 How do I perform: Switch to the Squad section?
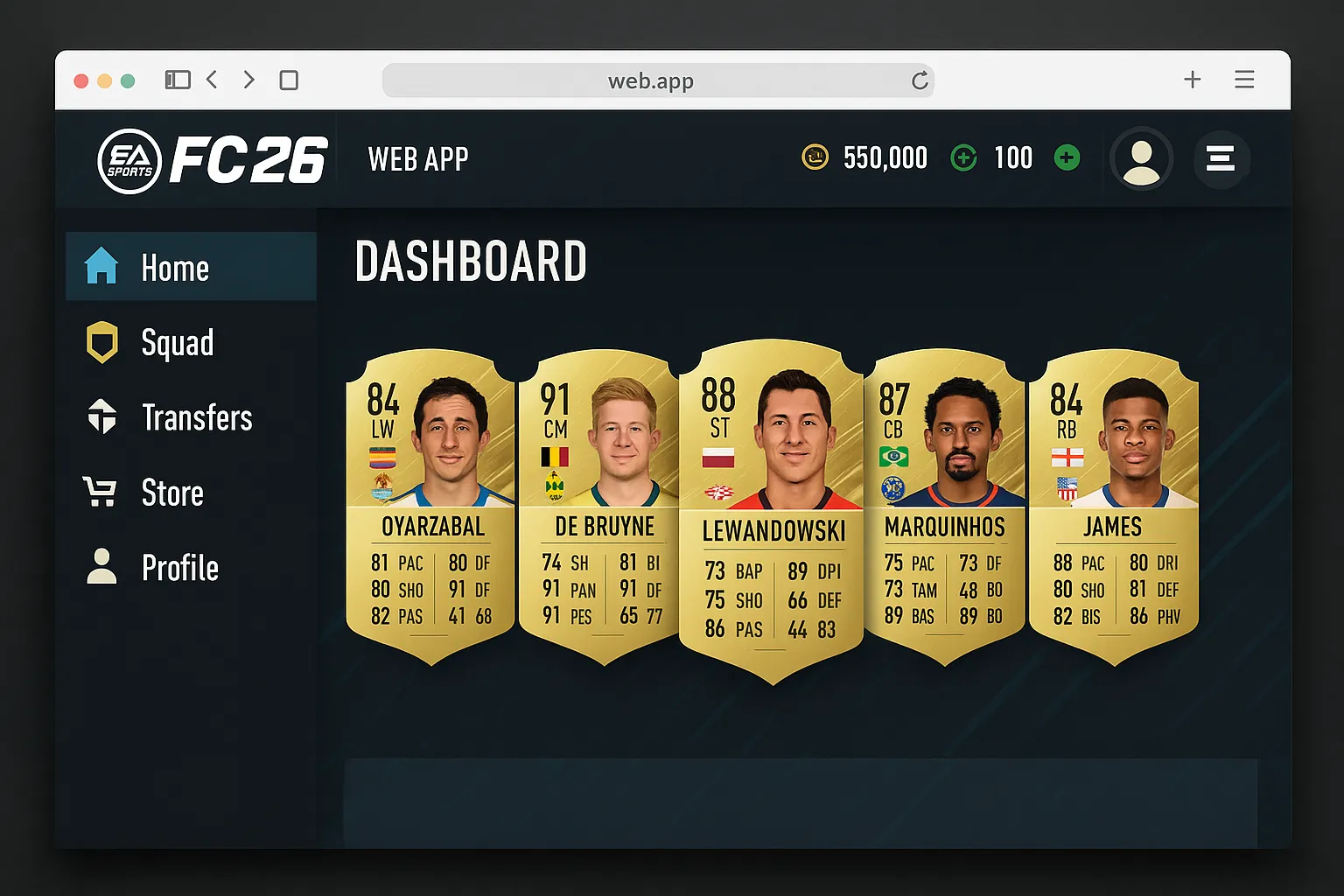(177, 342)
